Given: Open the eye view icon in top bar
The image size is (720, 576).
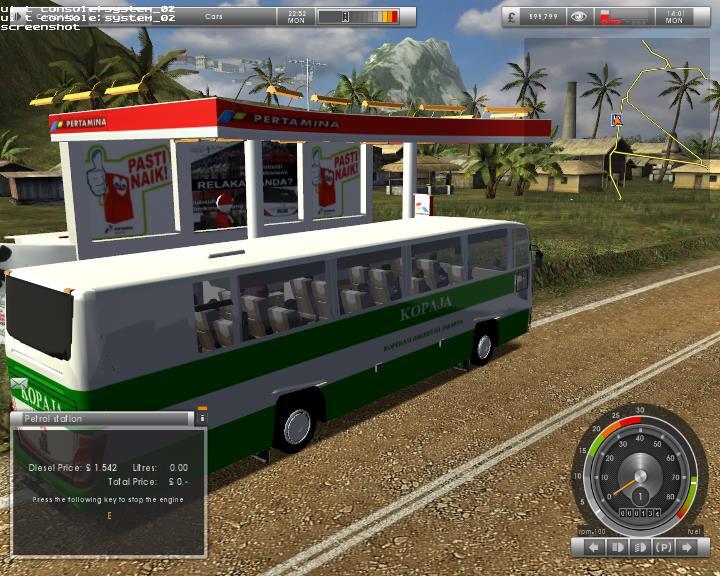Looking at the screenshot, I should click(x=577, y=17).
